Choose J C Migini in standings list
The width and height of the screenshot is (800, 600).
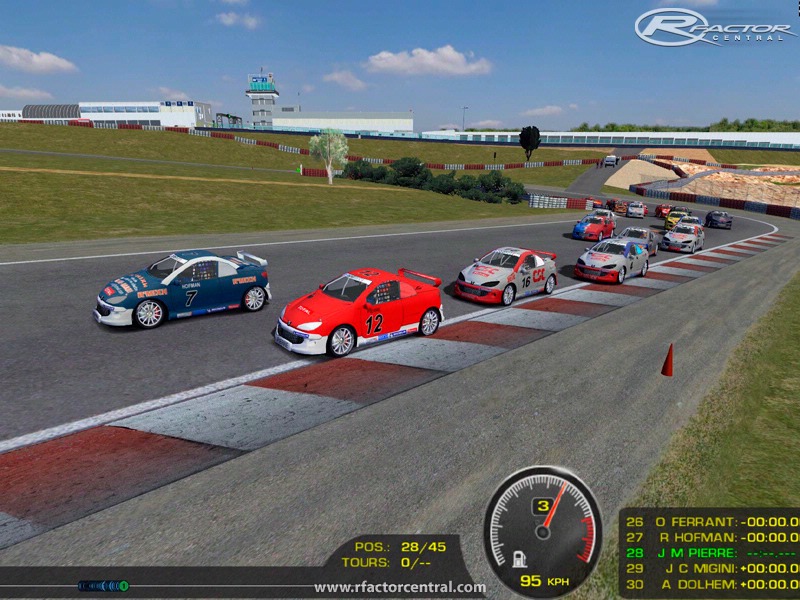tap(710, 568)
